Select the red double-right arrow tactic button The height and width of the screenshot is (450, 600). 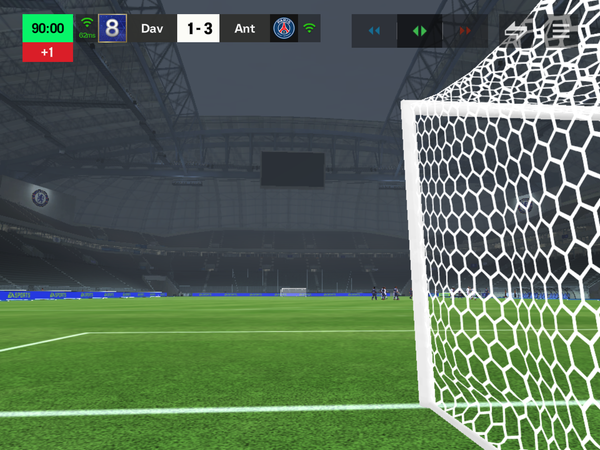click(x=464, y=31)
